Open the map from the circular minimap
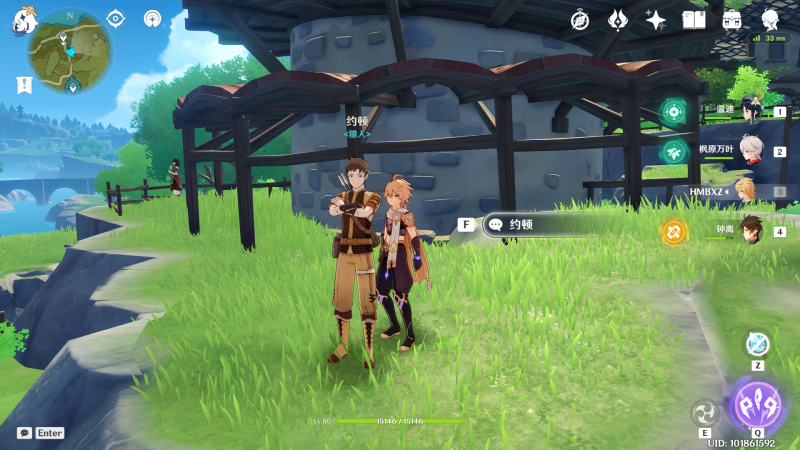 click(x=70, y=52)
